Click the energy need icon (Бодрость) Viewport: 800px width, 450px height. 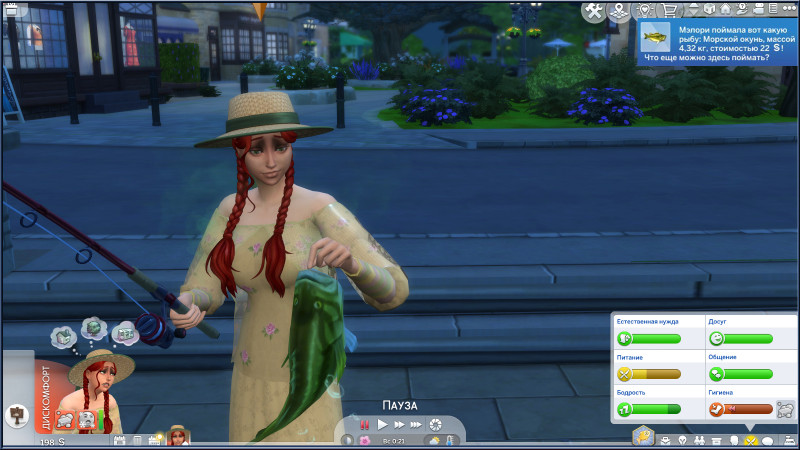626,408
